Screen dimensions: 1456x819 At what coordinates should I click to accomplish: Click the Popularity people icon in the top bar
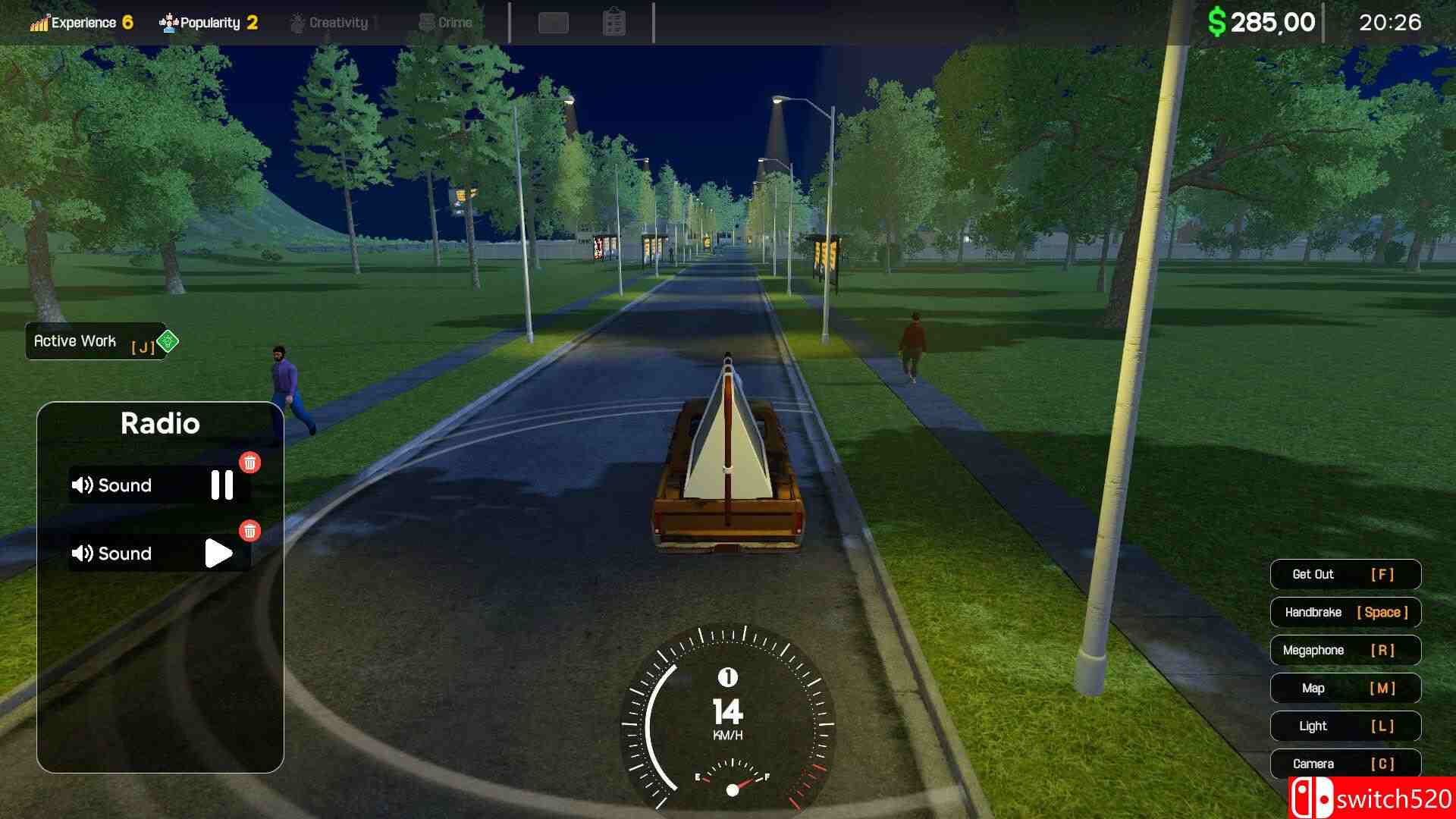tap(168, 22)
